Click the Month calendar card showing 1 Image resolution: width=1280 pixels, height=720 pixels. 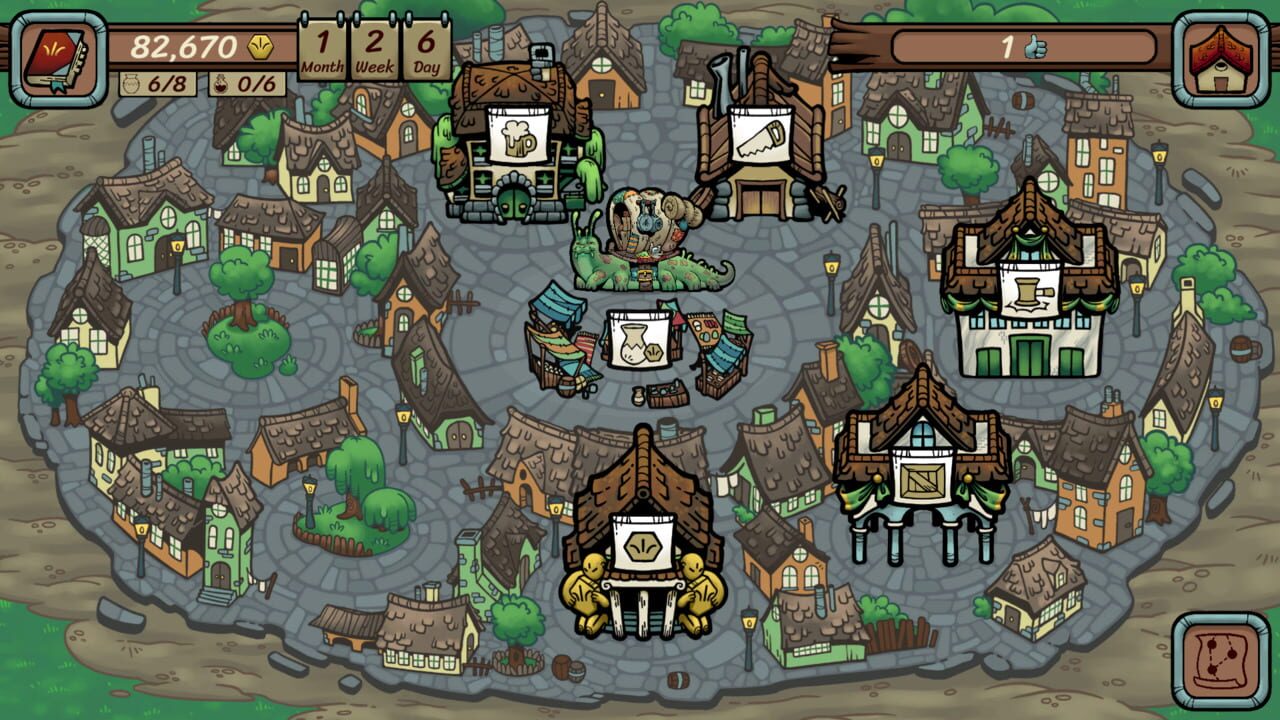(322, 44)
